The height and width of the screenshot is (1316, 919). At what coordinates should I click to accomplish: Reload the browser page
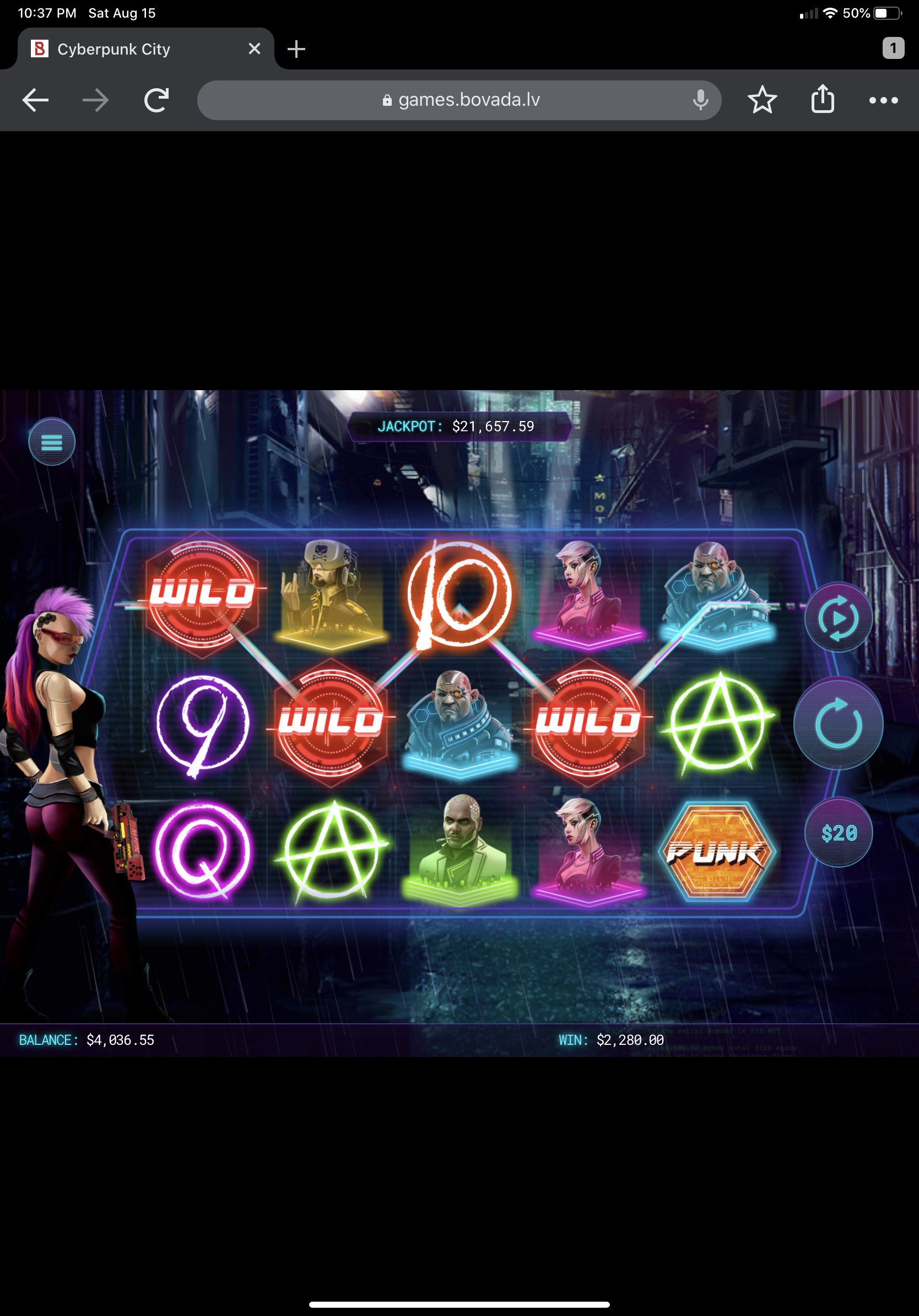tap(156, 100)
